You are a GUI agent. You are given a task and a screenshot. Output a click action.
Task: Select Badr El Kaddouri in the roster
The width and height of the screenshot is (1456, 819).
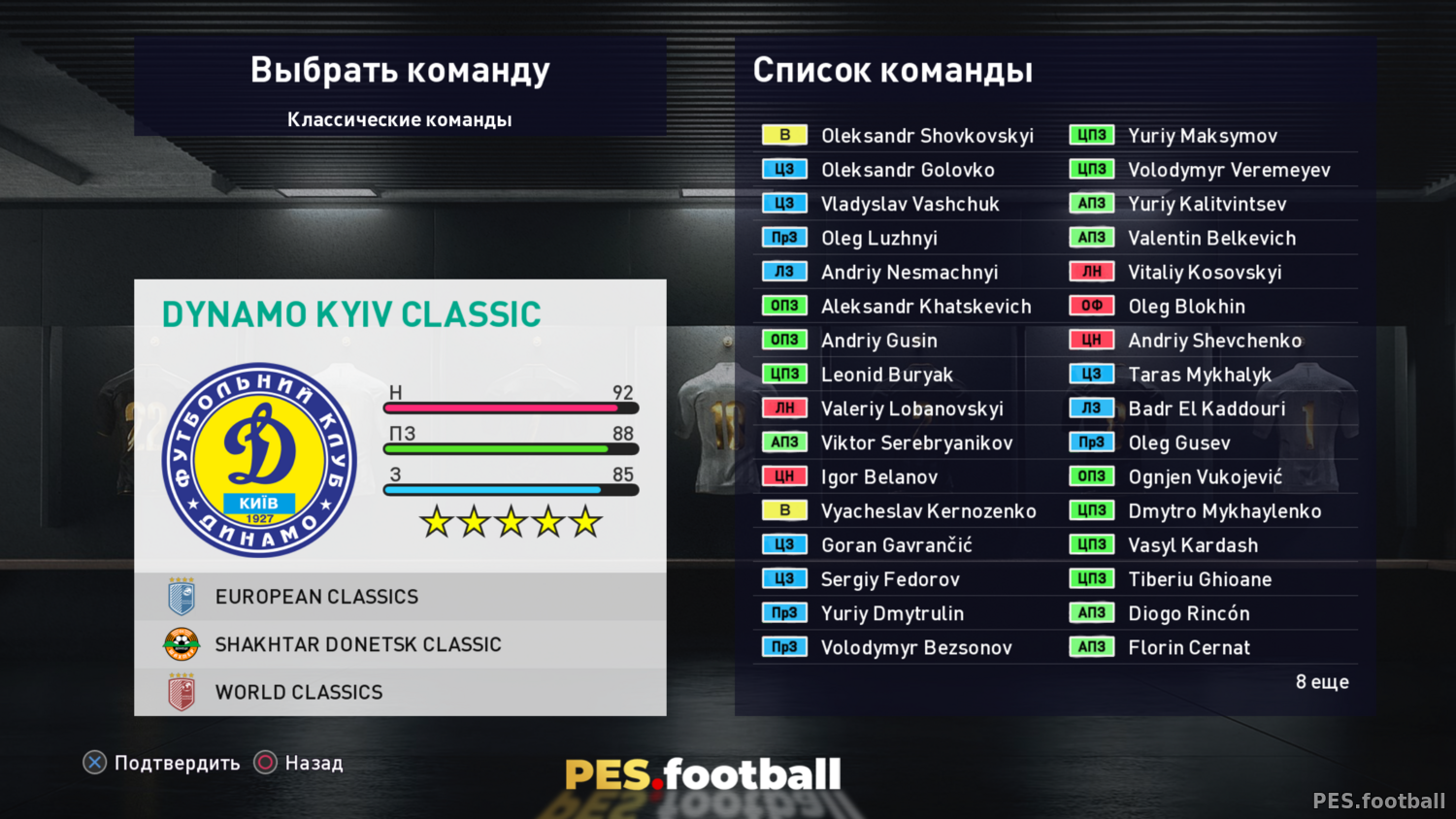tap(1207, 409)
